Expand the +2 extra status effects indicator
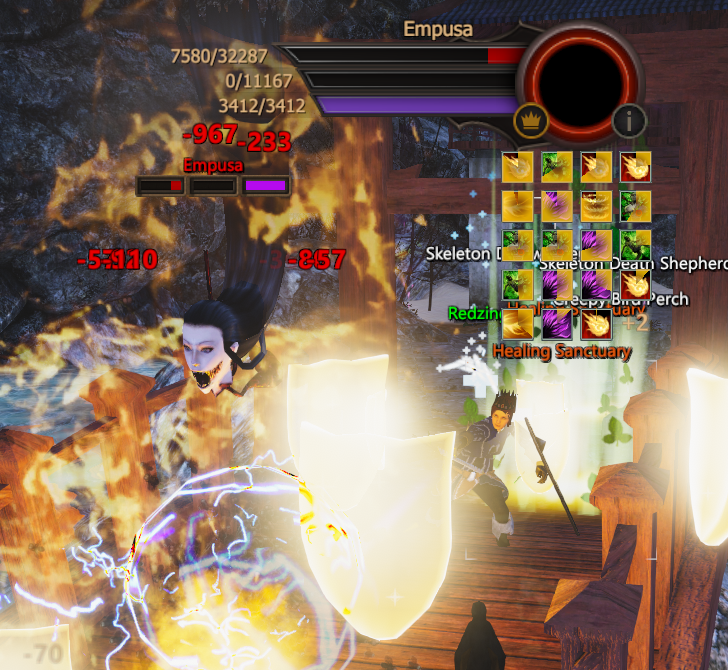Viewport: 728px width, 670px height. coord(636,322)
